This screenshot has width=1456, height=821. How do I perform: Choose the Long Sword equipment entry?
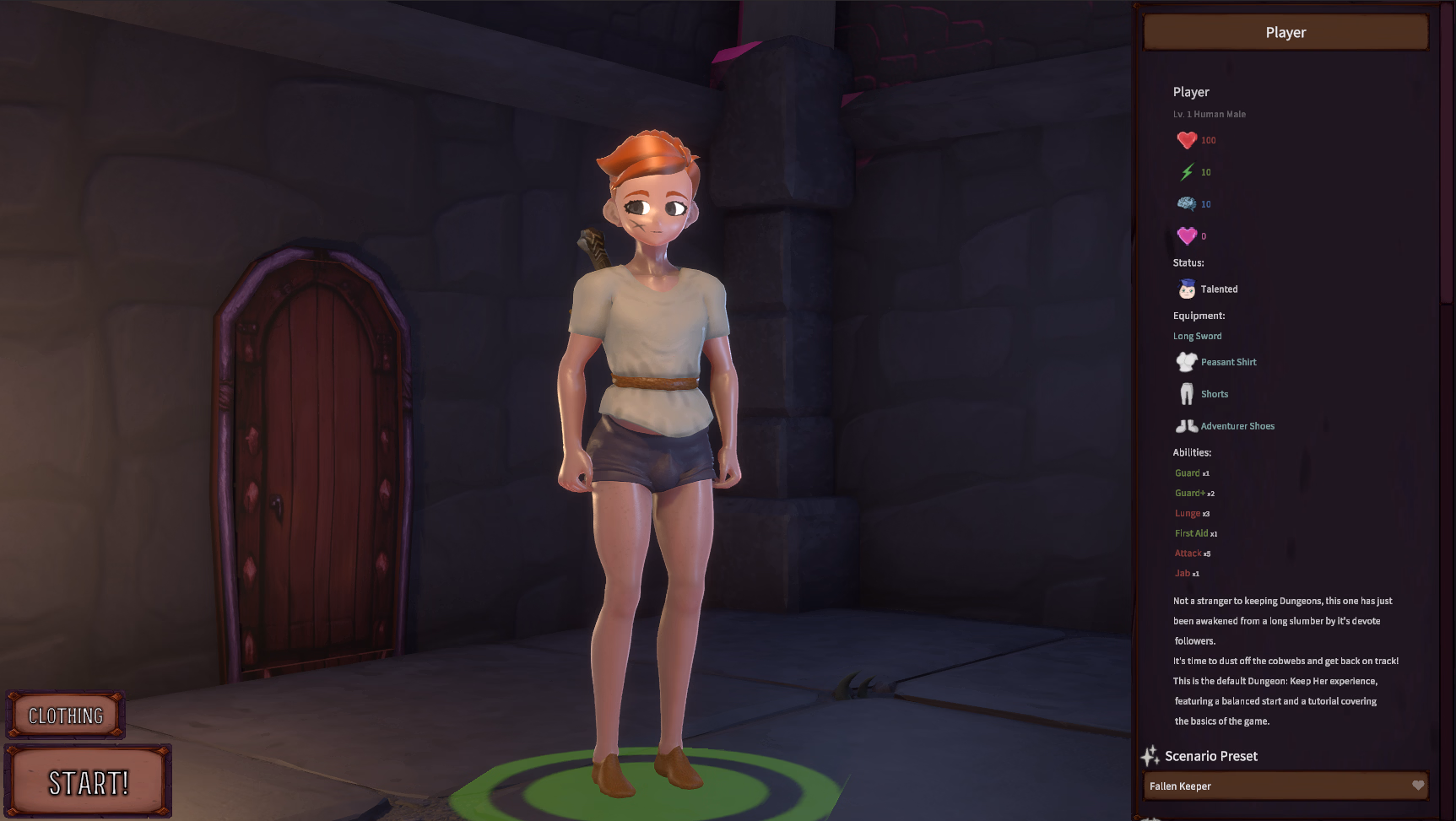coord(1197,336)
